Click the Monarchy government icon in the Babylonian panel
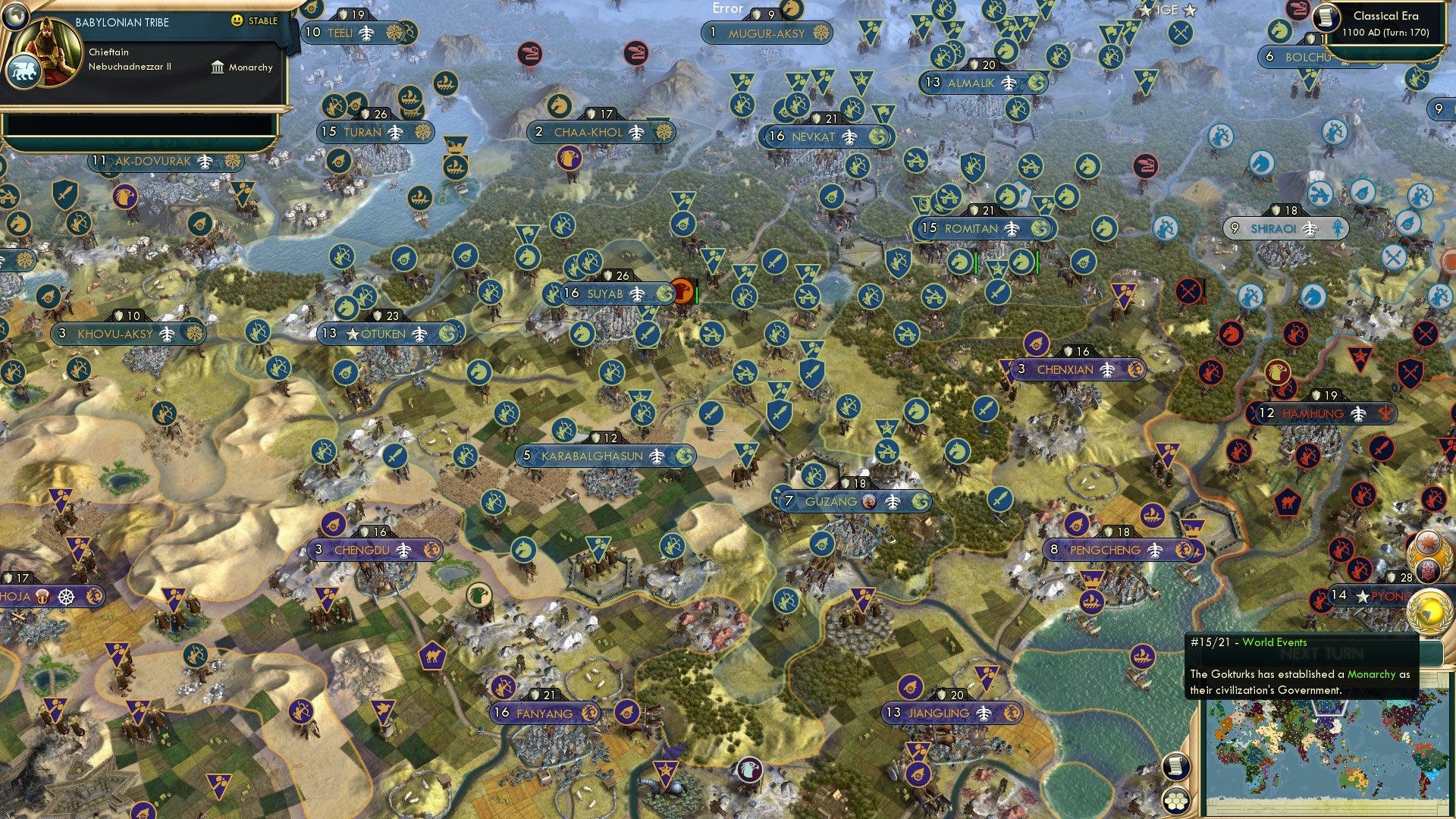 coord(218,67)
